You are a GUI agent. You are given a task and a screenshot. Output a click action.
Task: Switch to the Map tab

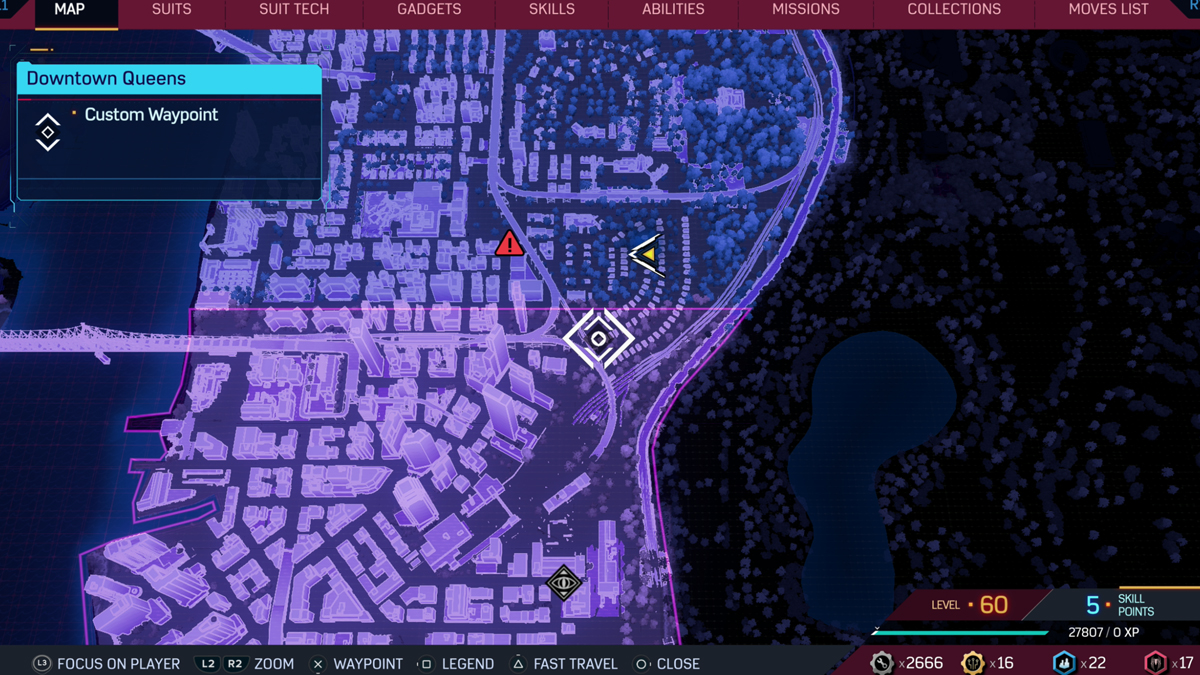click(x=69, y=10)
